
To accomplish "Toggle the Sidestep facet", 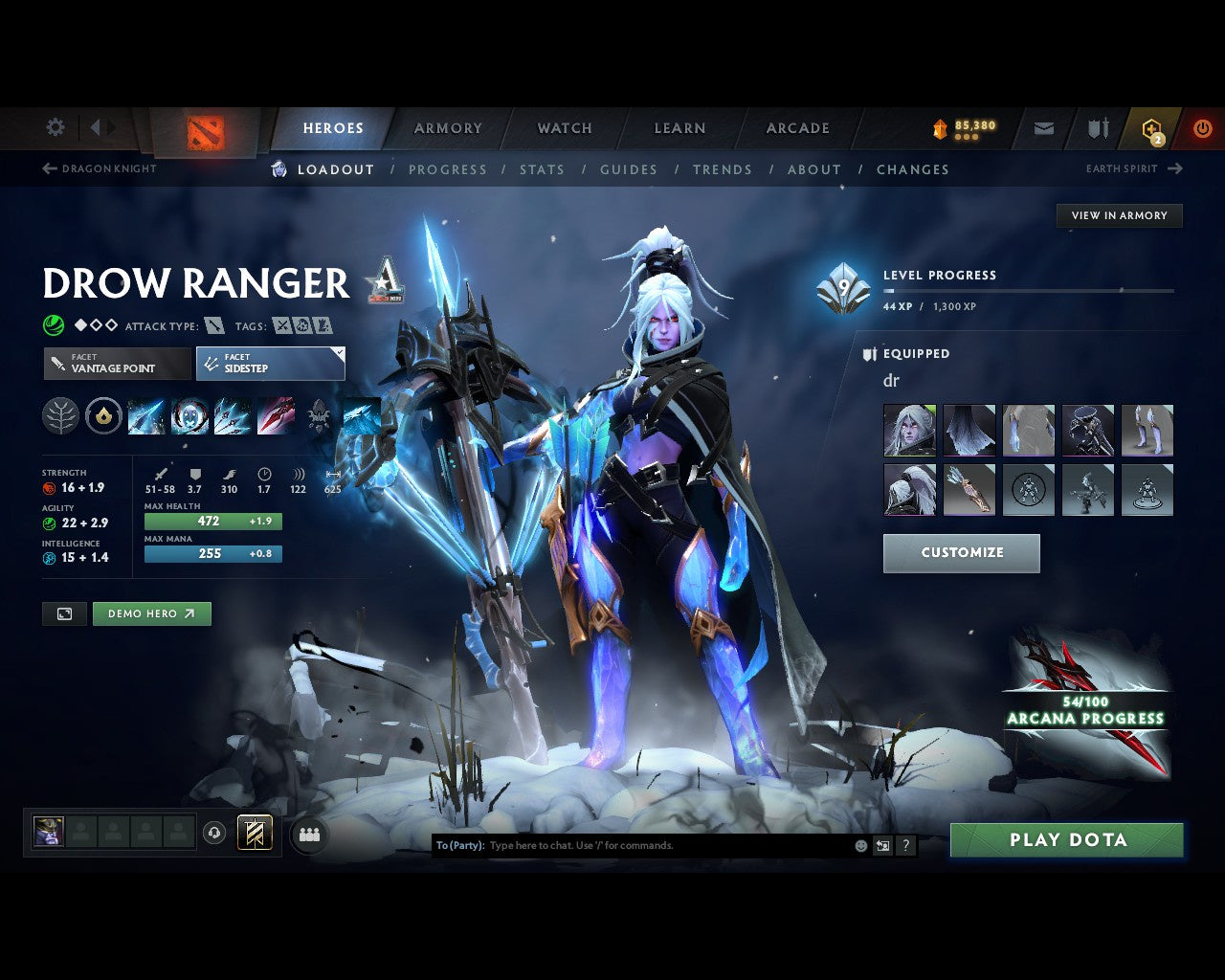I will coord(270,364).
